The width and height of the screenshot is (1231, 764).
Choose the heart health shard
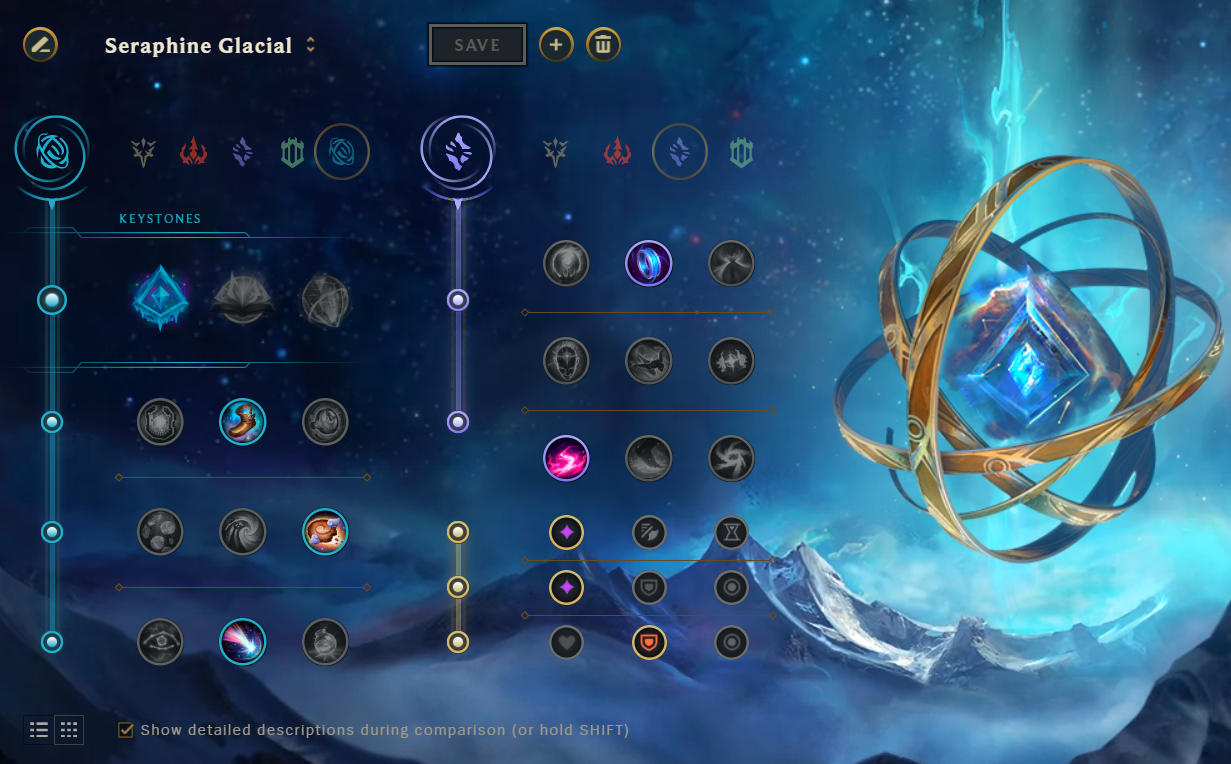pyautogui.click(x=566, y=642)
